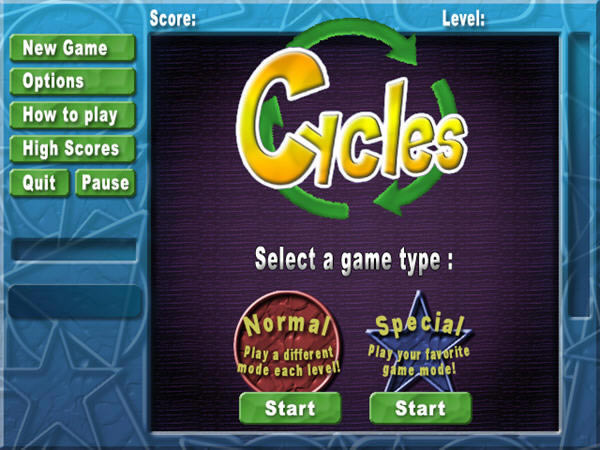This screenshot has height=450, width=600.
Task: Quit the game
Action: click(39, 183)
